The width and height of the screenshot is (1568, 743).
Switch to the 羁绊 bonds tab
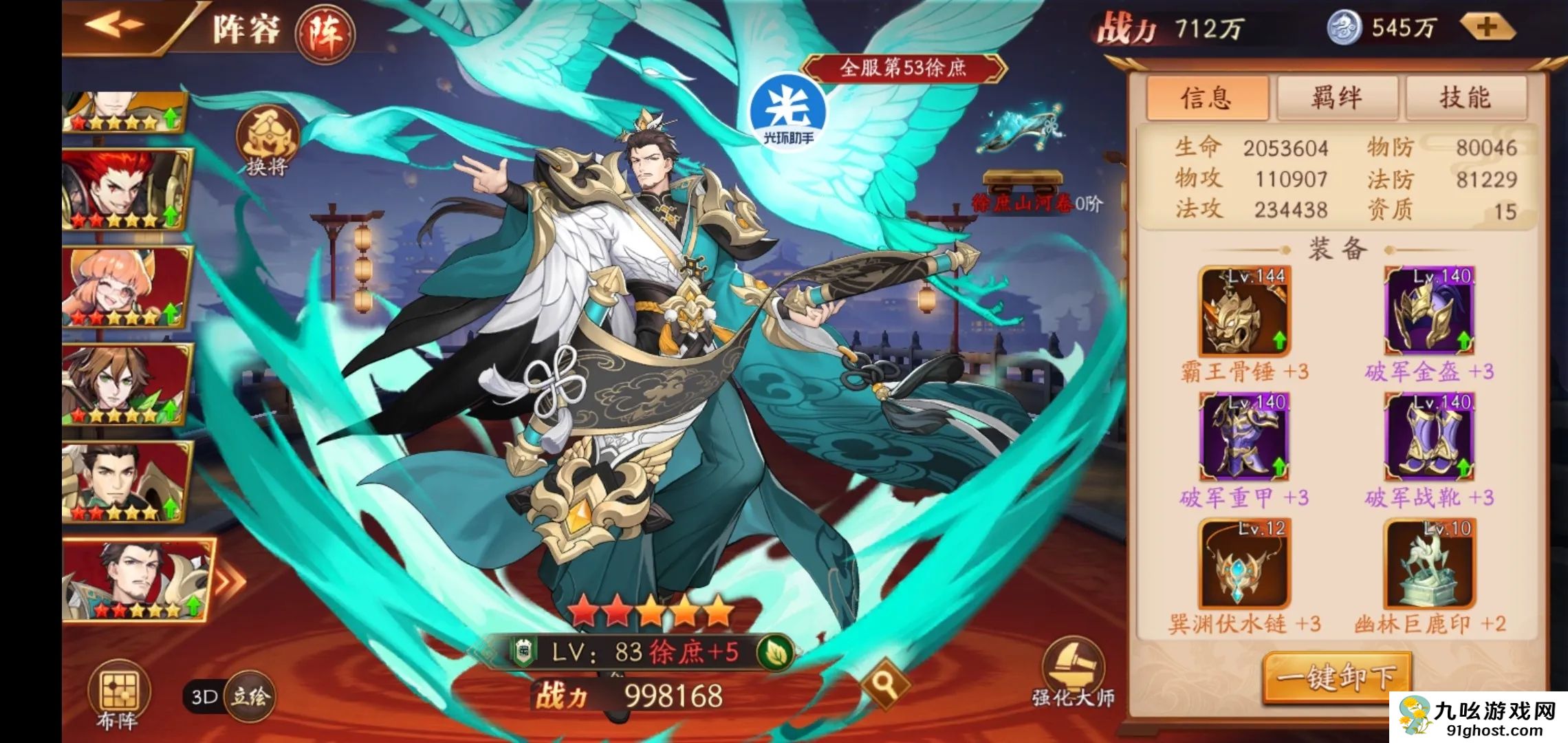[1336, 98]
